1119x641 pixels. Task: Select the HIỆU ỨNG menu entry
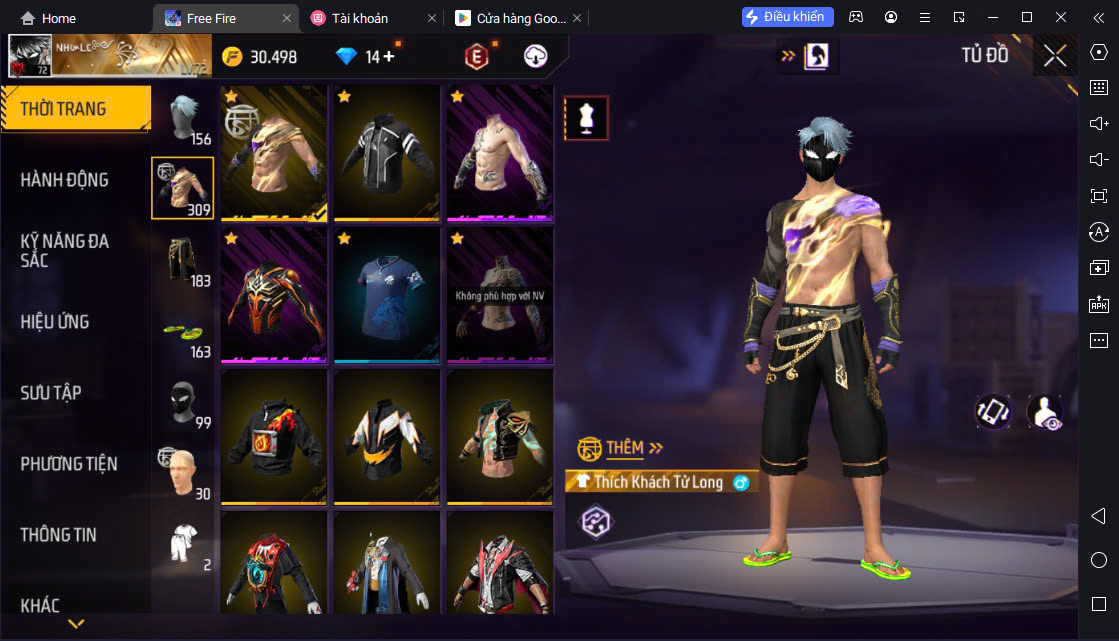point(55,322)
